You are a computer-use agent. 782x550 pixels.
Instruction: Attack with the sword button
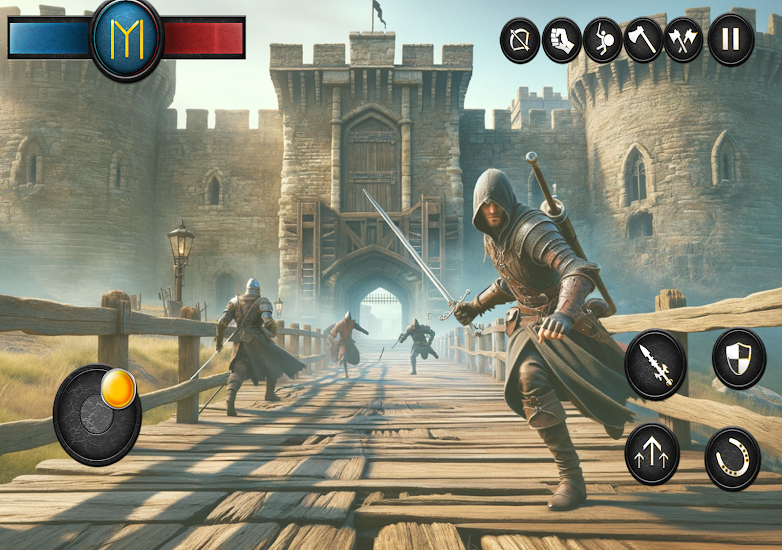[655, 365]
